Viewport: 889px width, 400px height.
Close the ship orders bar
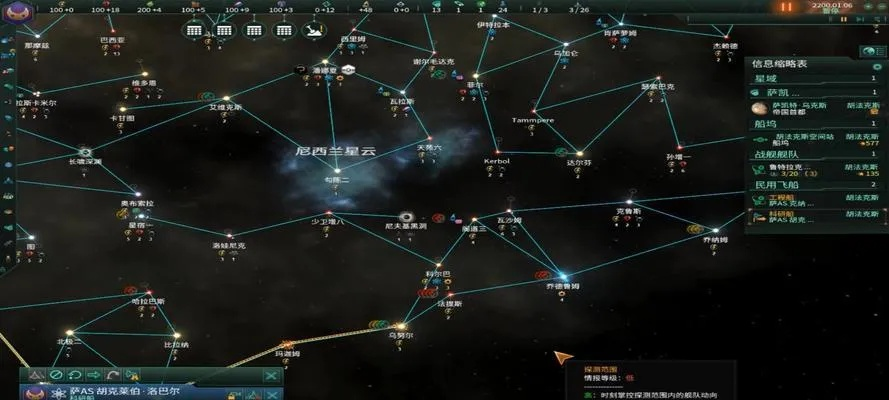click(x=271, y=376)
